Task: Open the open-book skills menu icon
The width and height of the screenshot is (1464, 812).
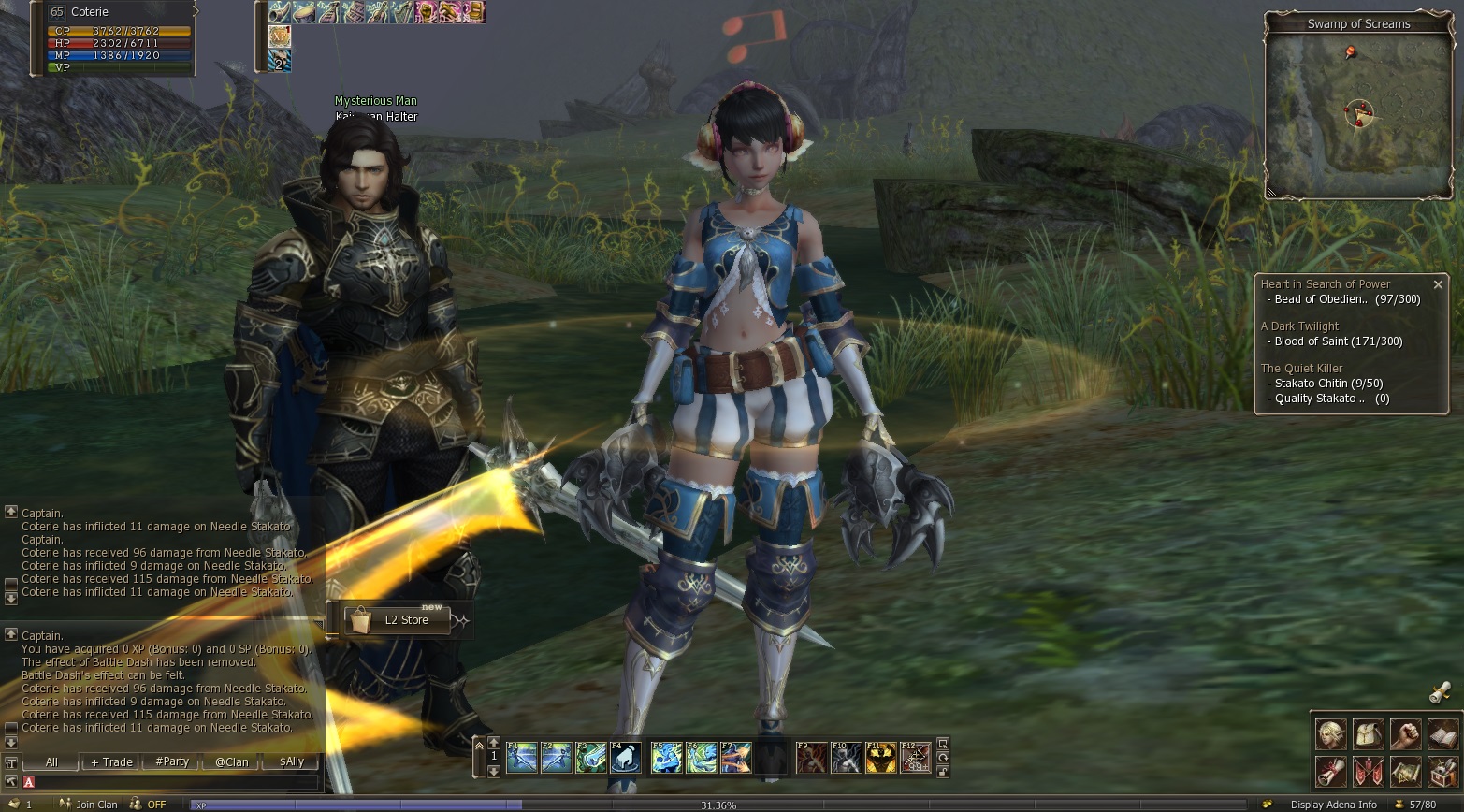Action: tap(1442, 734)
